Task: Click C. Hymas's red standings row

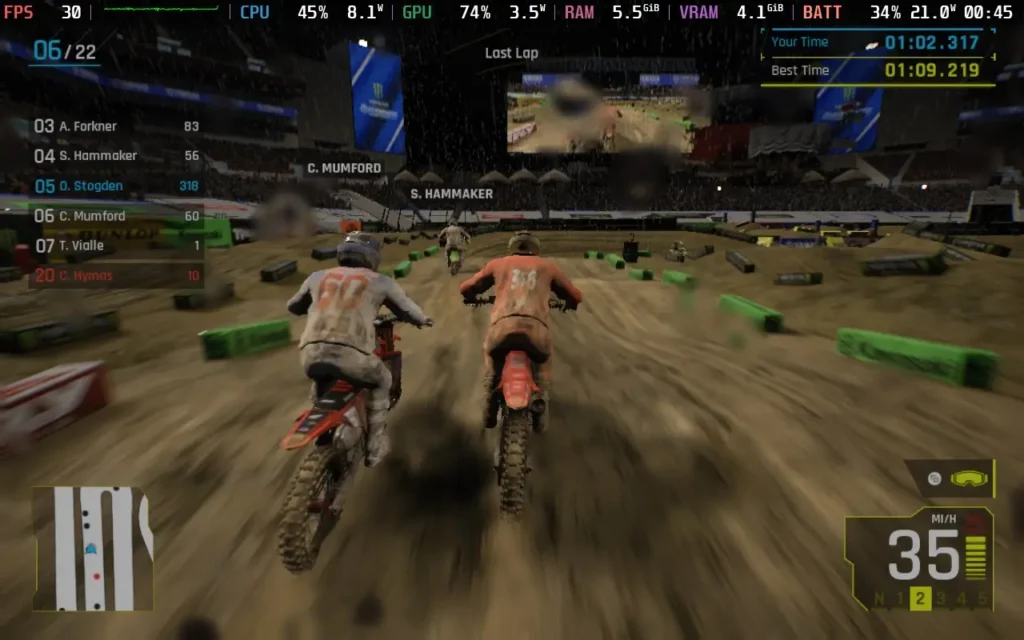Action: coord(117,276)
